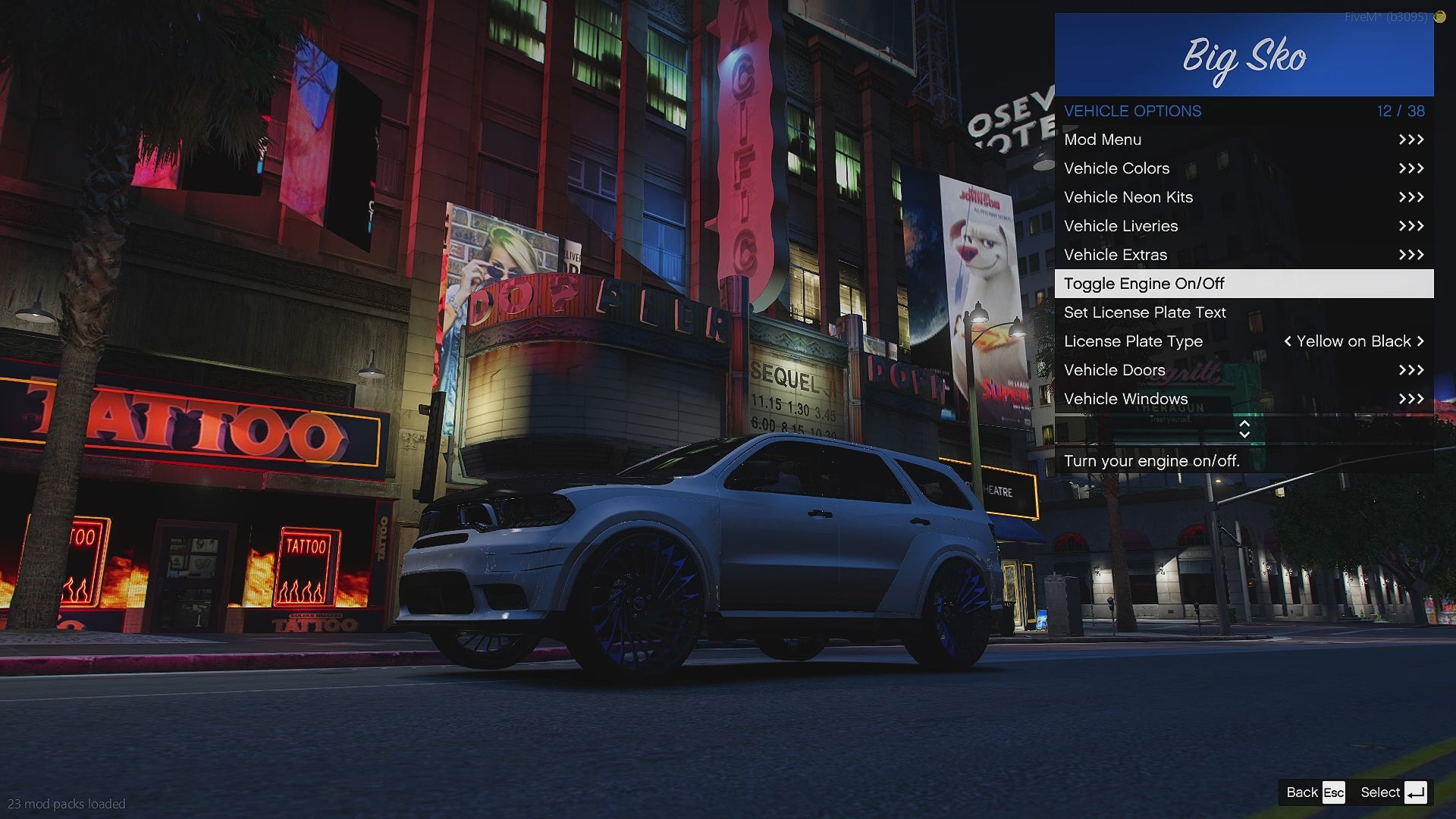This screenshot has width=1456, height=819.
Task: Click left arrow of License Plate Type
Action: coord(1288,341)
